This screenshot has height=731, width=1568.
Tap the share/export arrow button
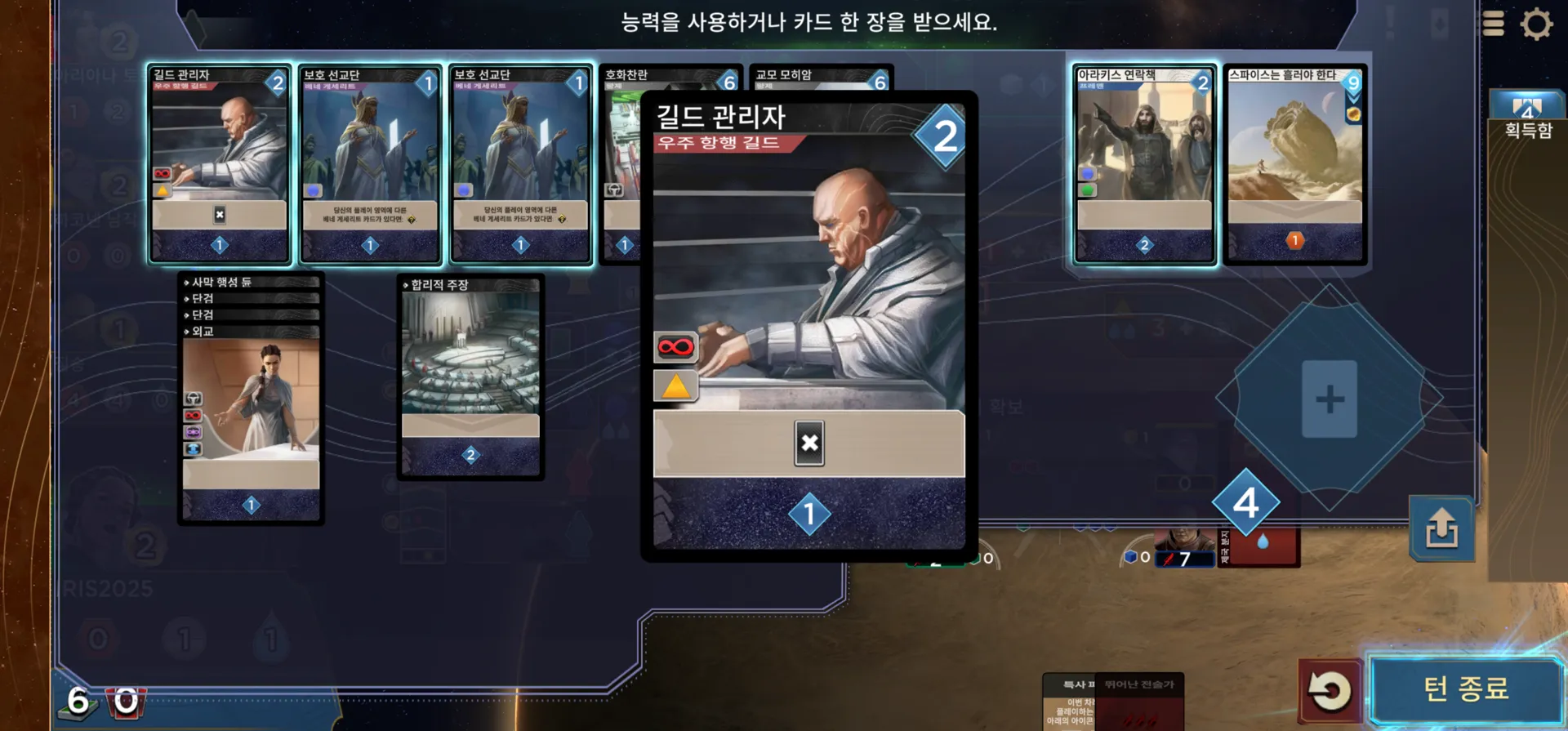click(1441, 528)
